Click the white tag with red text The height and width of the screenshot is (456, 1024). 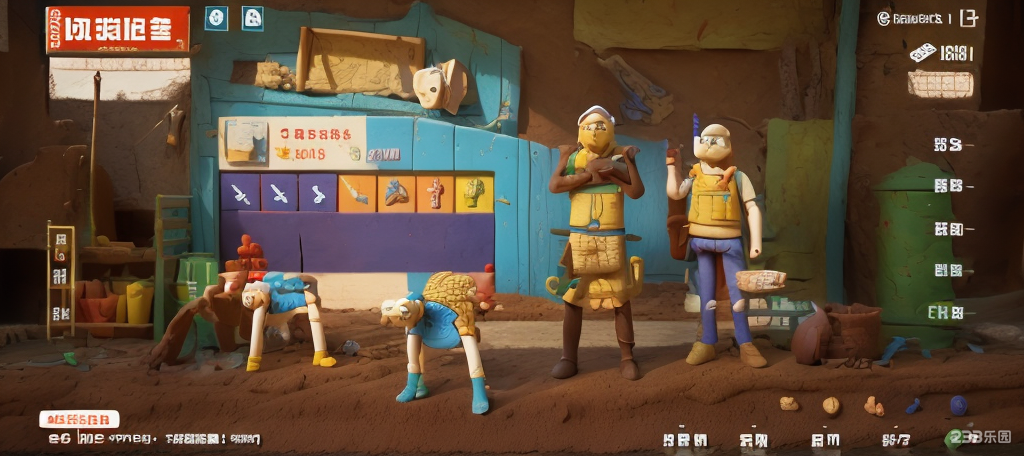pos(79,419)
